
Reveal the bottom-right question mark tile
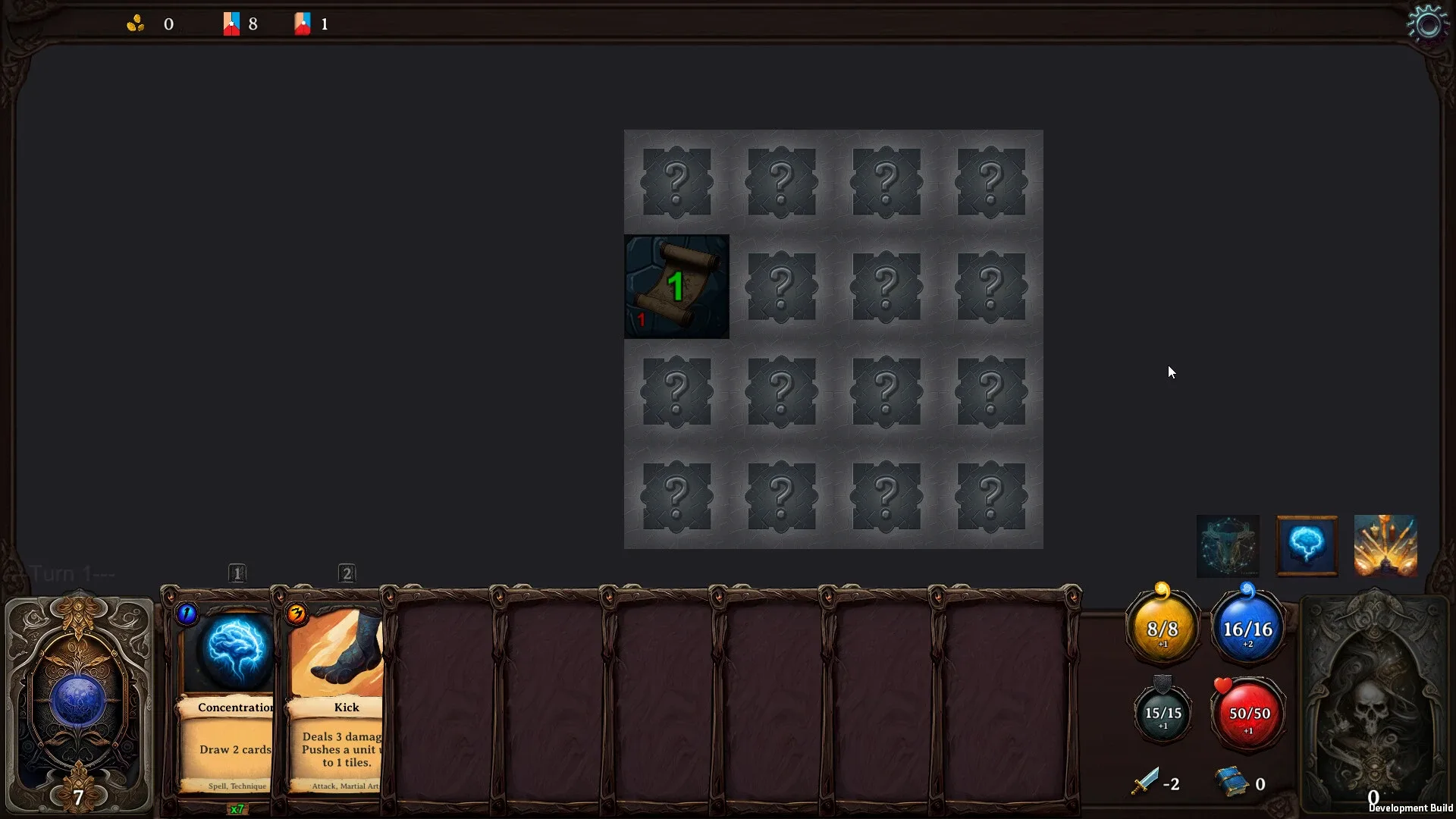click(x=991, y=497)
